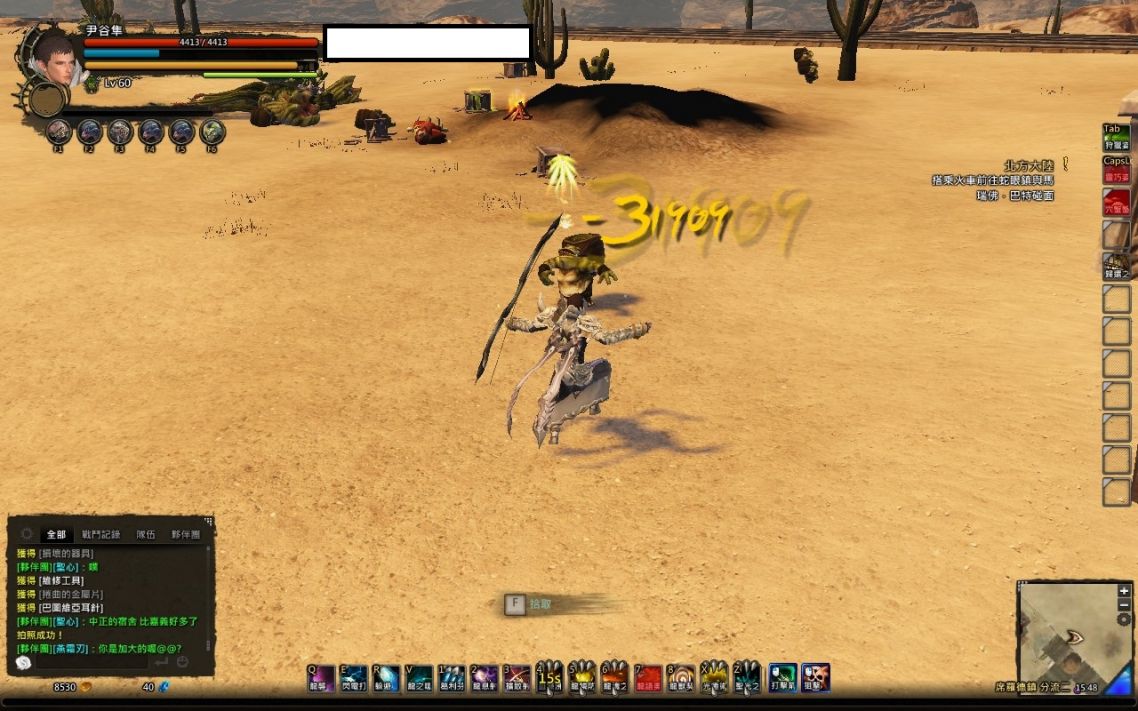Open chat settings gear icon
The width and height of the screenshot is (1138, 711).
27,534
